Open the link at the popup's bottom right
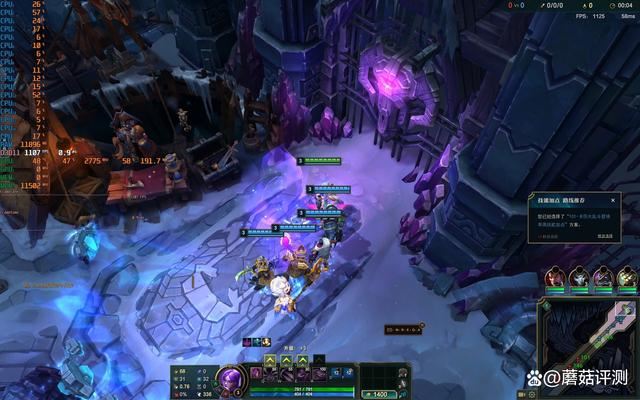This screenshot has height=400, width=640. [x=604, y=235]
